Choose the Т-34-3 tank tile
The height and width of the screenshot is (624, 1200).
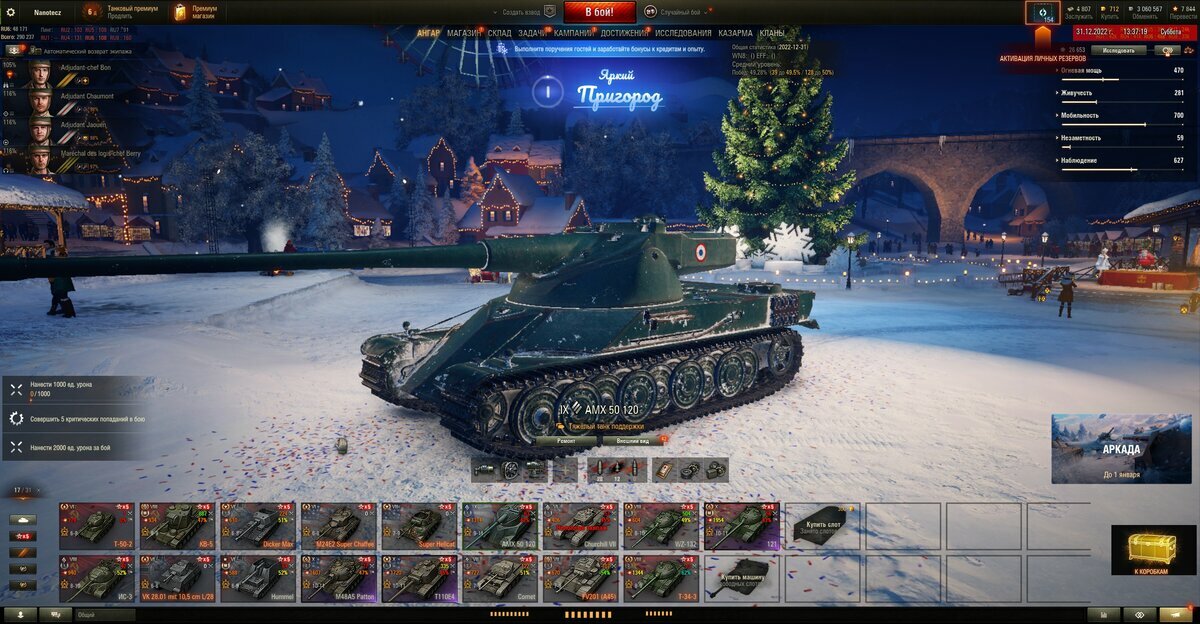coord(663,579)
